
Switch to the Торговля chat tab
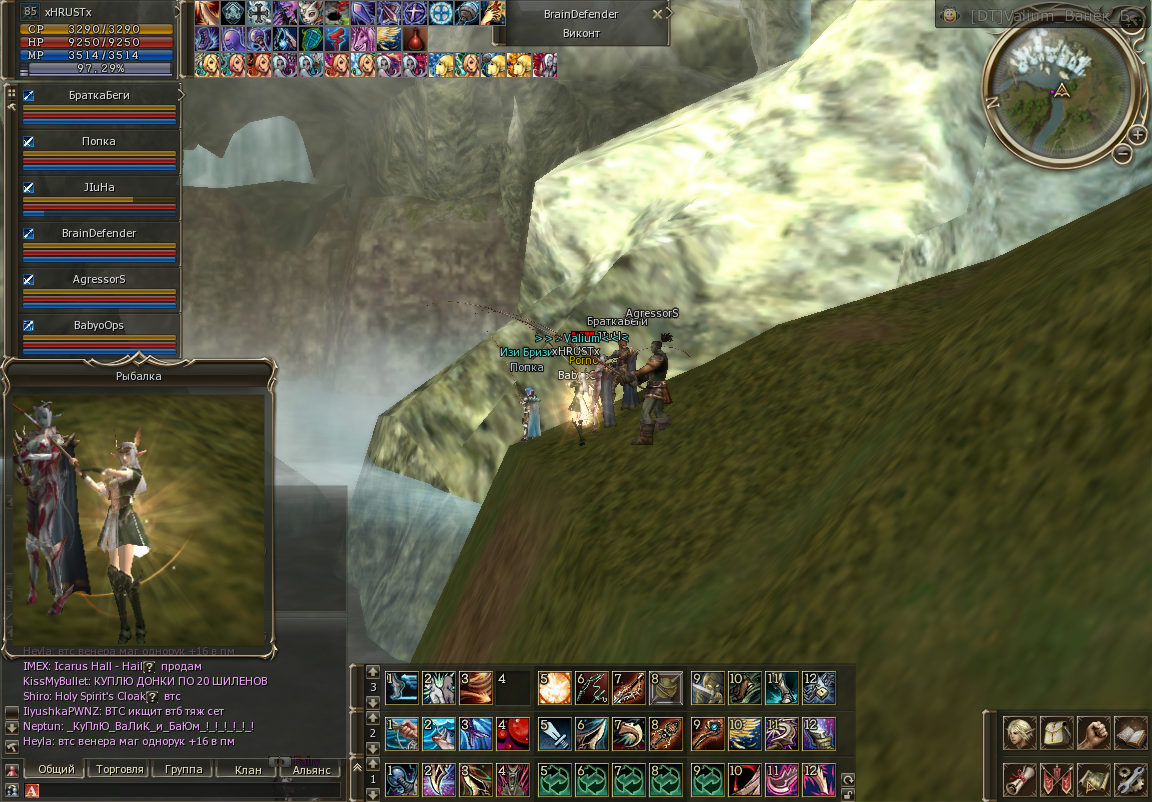tap(120, 770)
